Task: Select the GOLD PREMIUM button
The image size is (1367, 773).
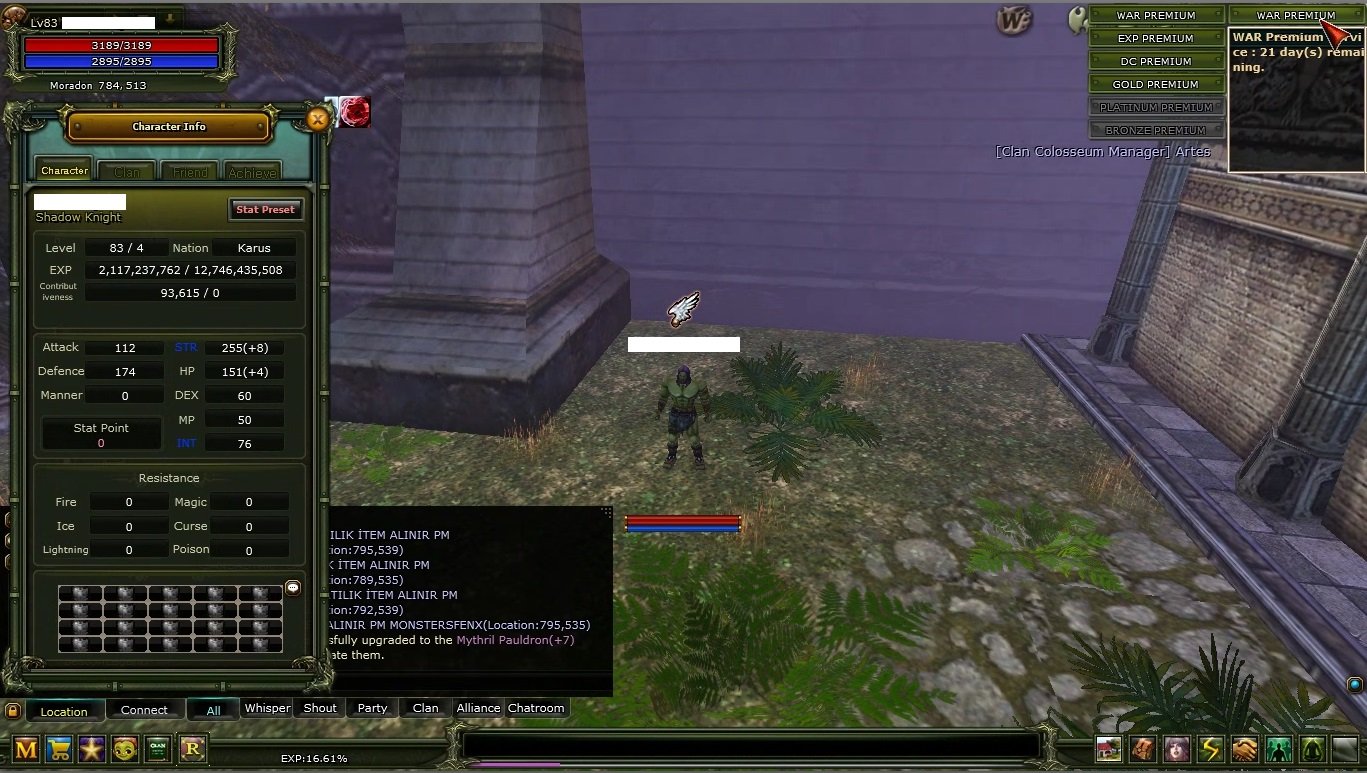Action: [1155, 84]
